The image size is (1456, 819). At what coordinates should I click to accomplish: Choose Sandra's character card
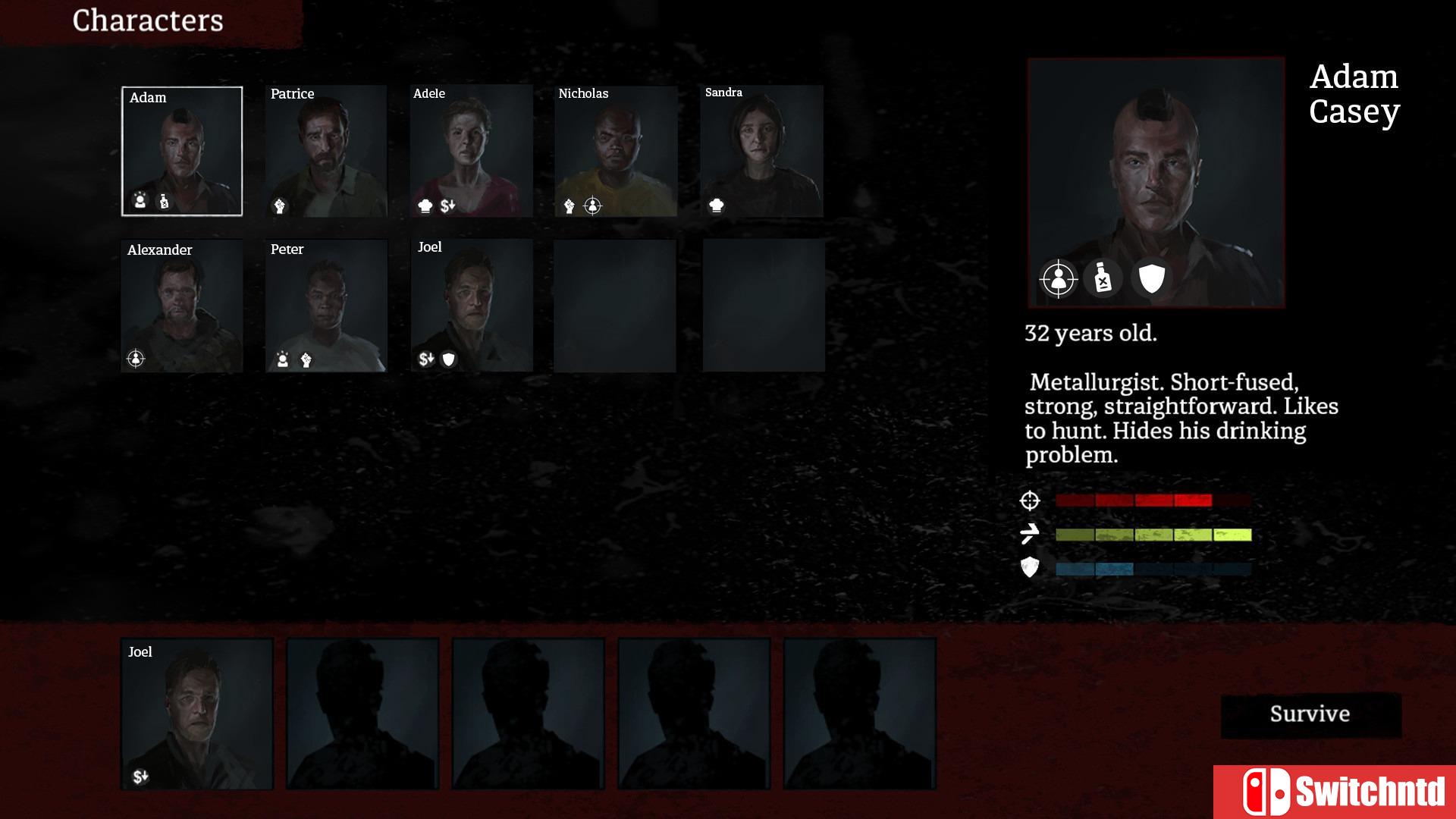pos(761,151)
